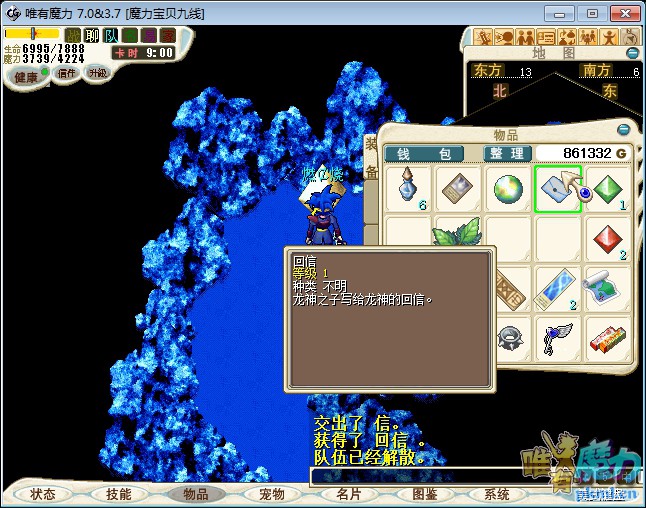Select the green crystal item slot

tap(608, 189)
